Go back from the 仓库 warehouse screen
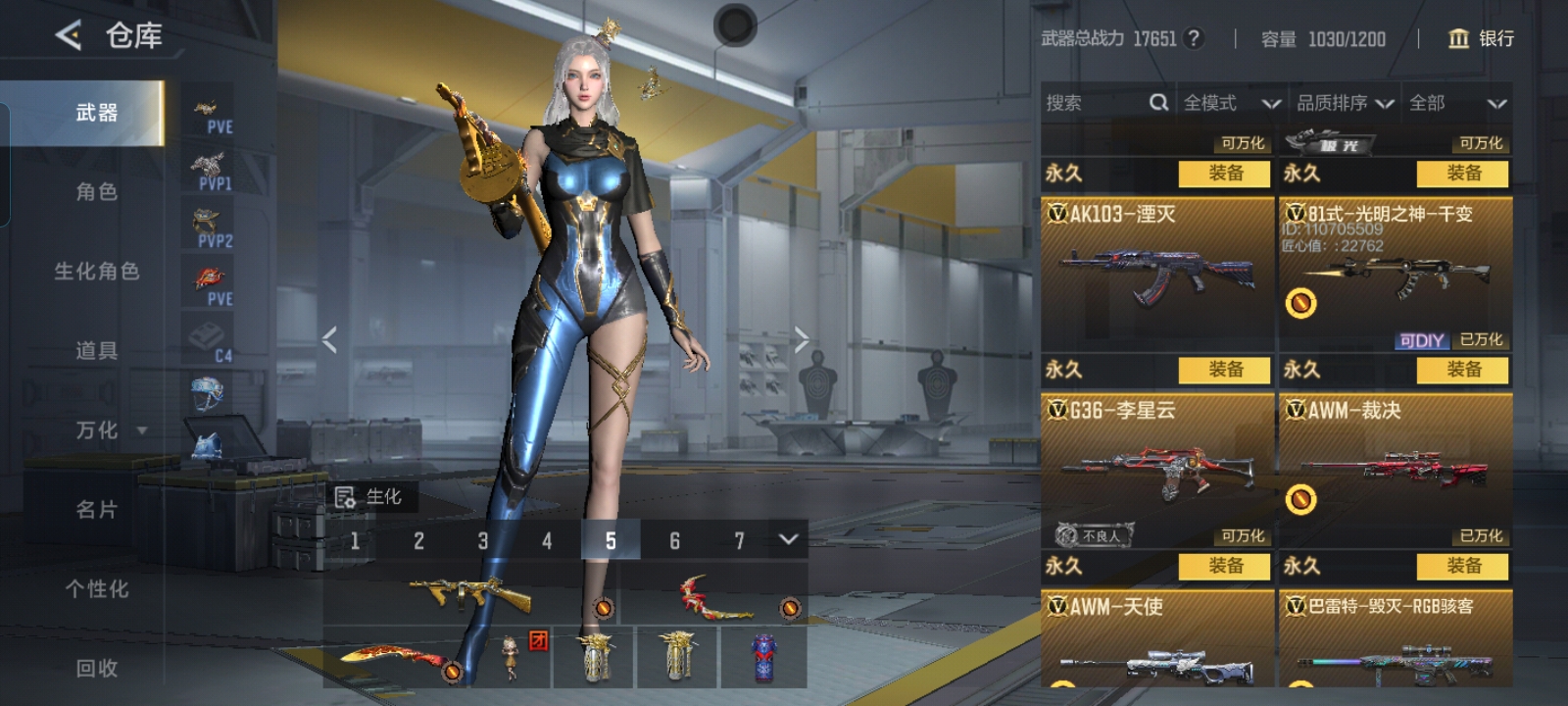The height and width of the screenshot is (706, 1568). [69, 36]
